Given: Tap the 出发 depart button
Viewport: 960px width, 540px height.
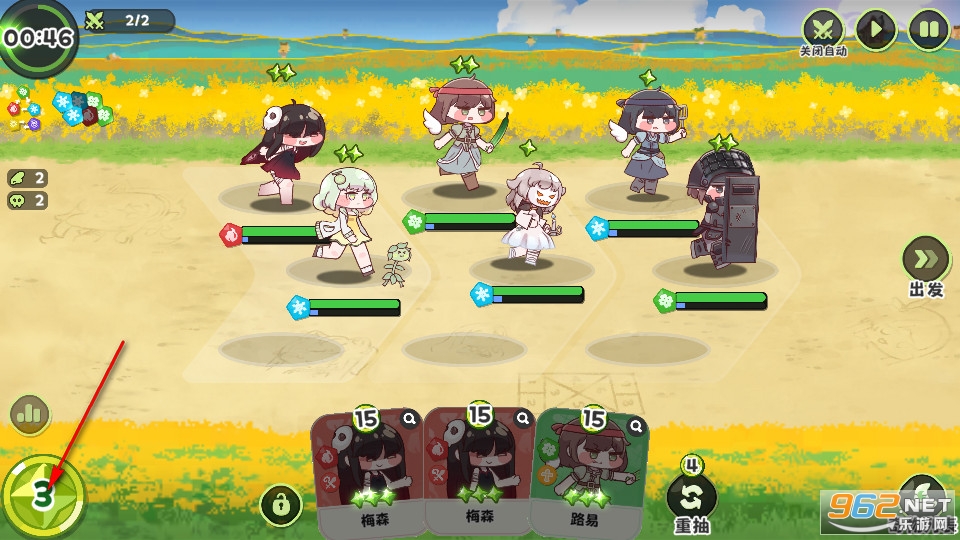Looking at the screenshot, I should [925, 260].
